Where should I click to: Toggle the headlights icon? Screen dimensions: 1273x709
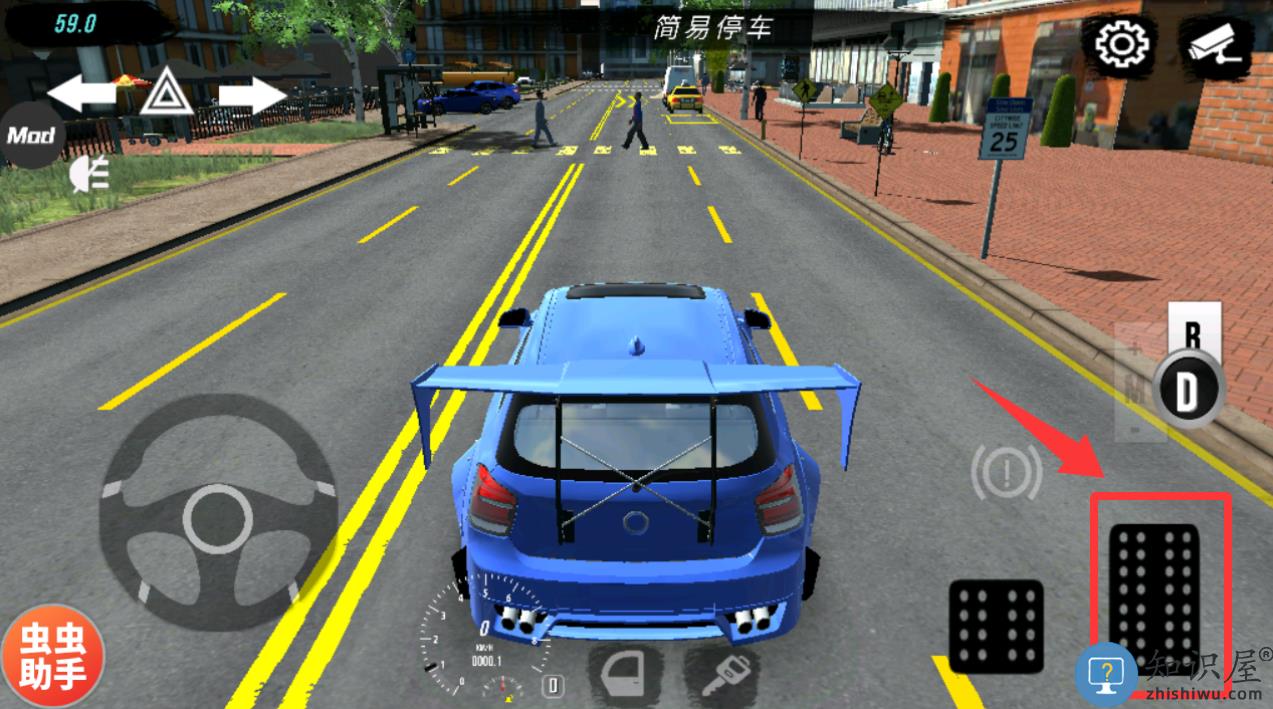90,176
